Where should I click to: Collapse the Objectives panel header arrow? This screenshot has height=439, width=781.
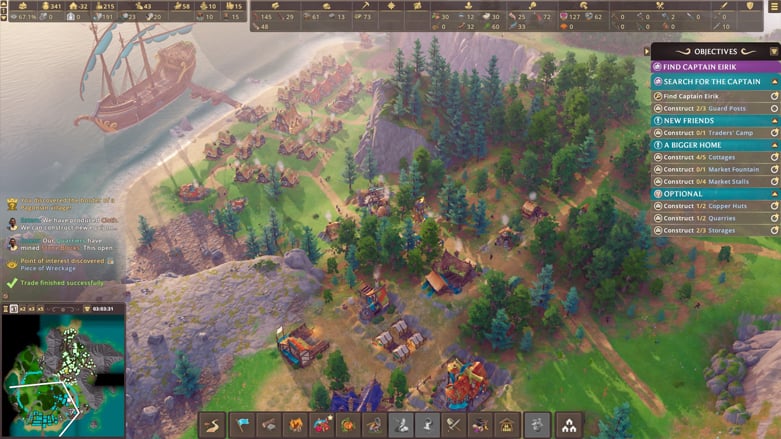(773, 52)
